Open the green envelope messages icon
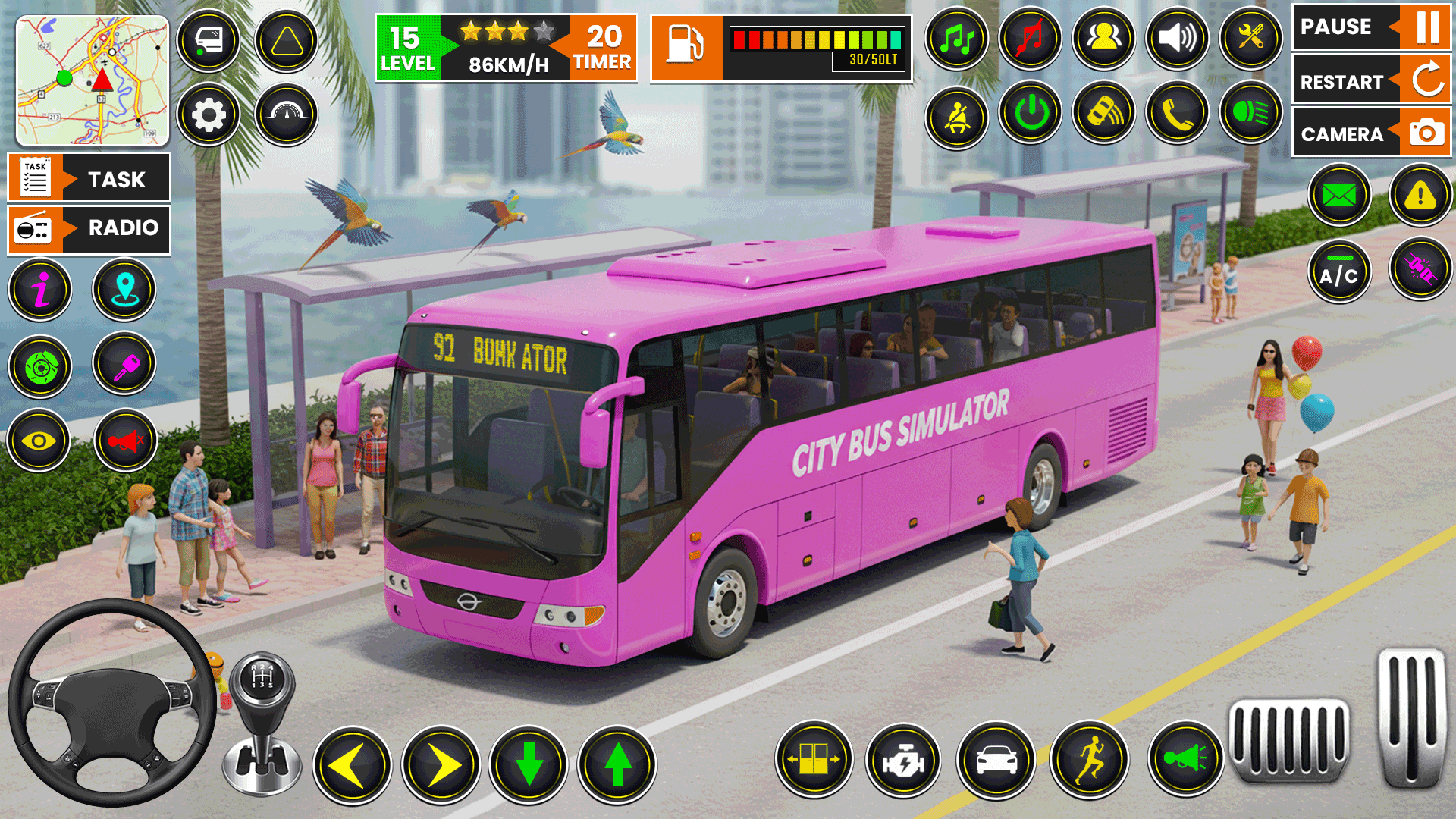Image resolution: width=1456 pixels, height=819 pixels. [x=1339, y=196]
